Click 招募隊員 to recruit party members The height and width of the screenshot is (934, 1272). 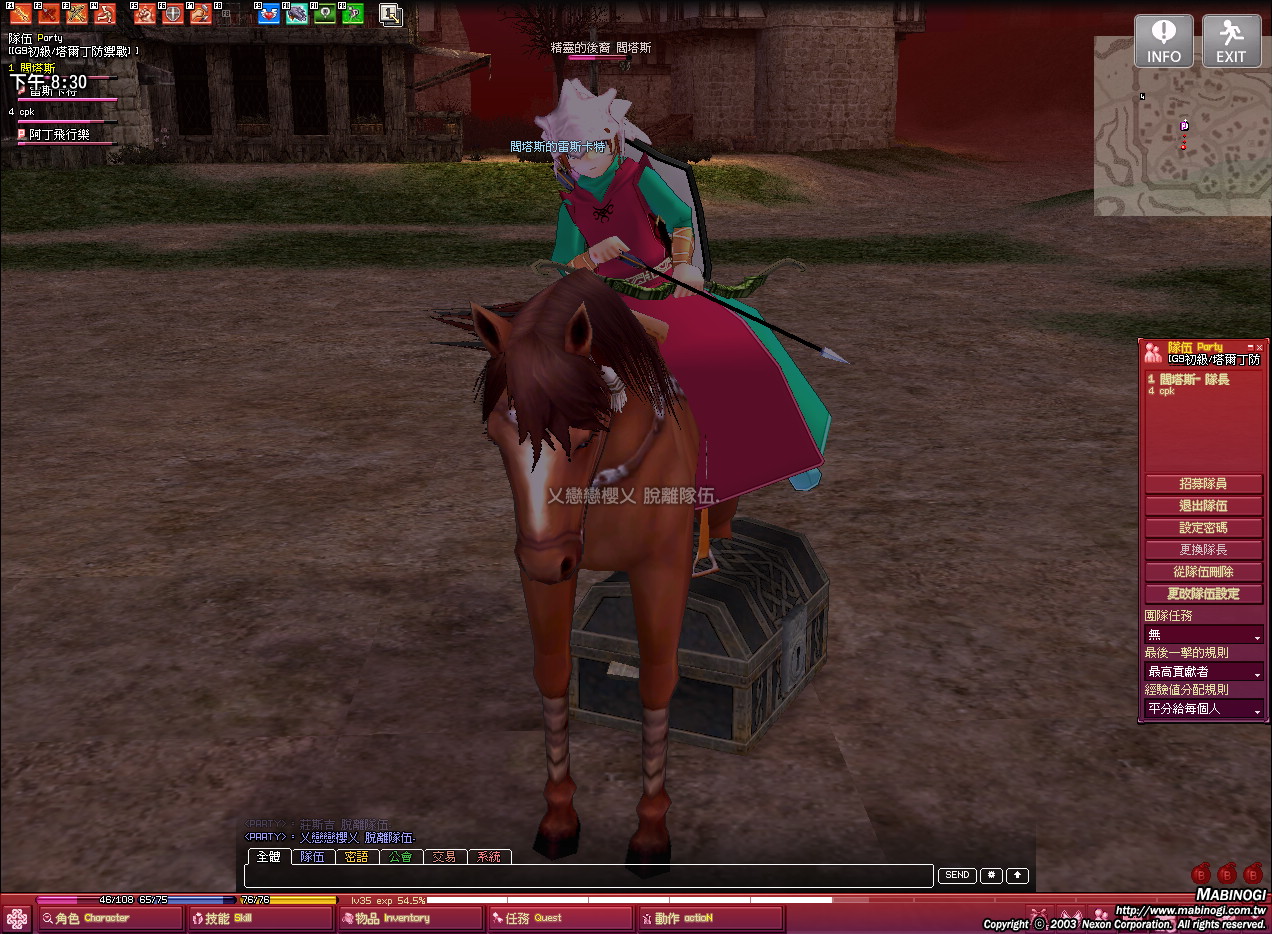click(x=1203, y=484)
